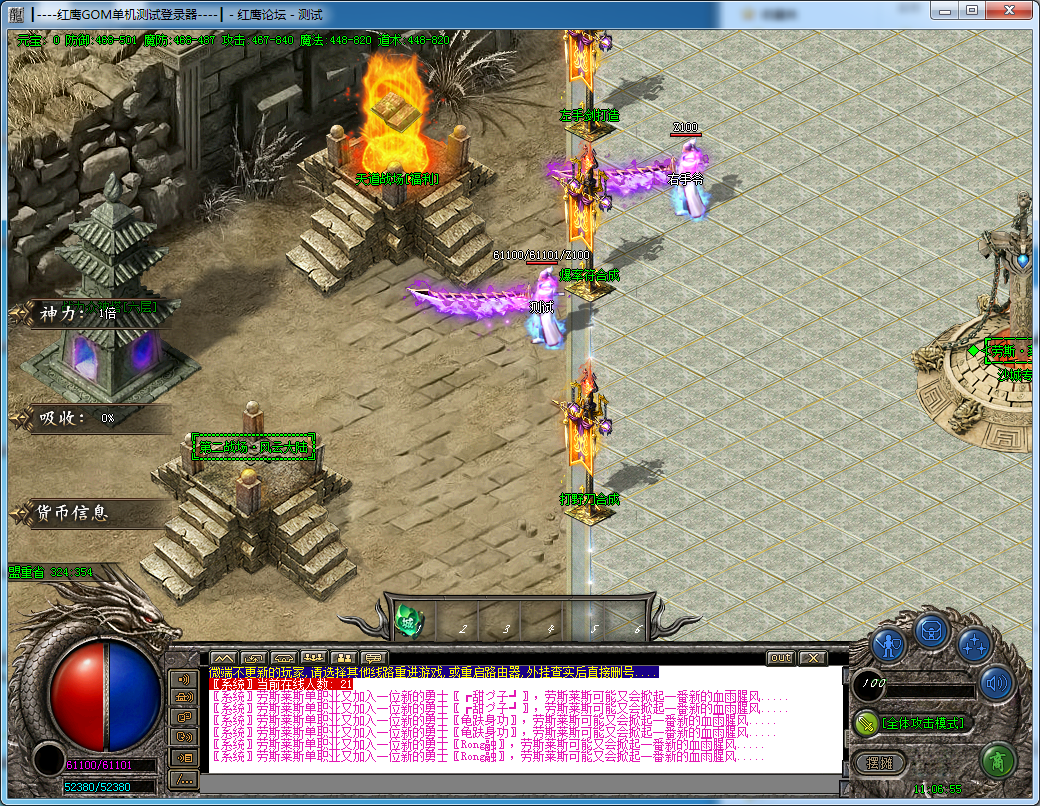Select the green gem in hotbar slot 1
Viewport: 1040px width, 806px height.
tap(409, 622)
